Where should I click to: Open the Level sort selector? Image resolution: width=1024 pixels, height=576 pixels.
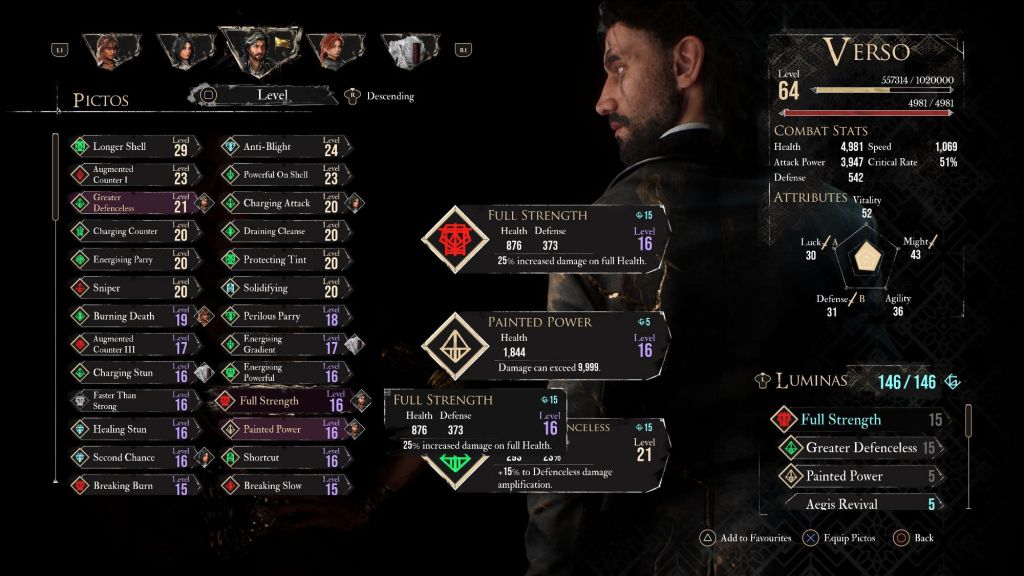[x=272, y=95]
